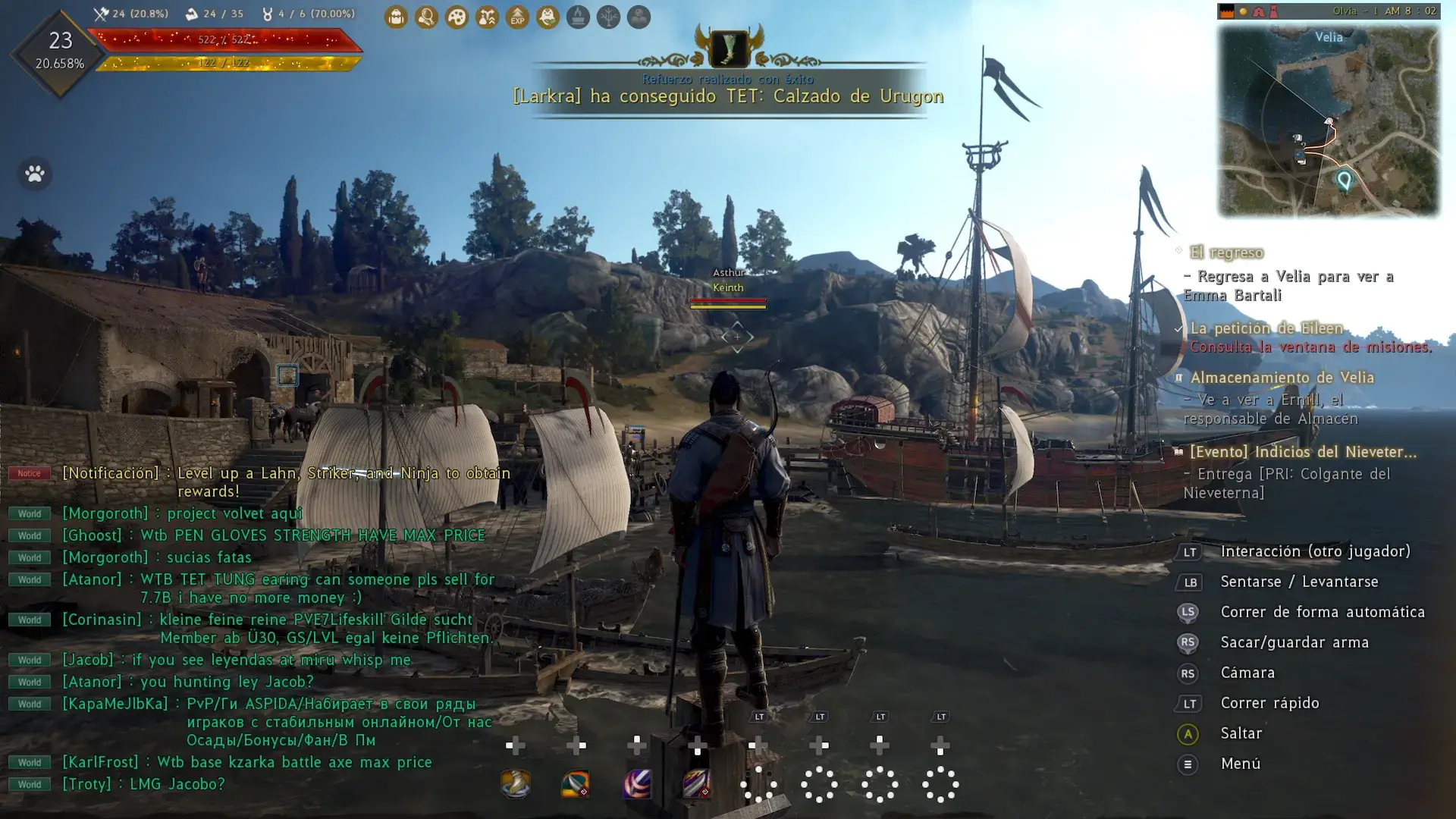The height and width of the screenshot is (819, 1456).
Task: Select the magnifying glass search icon
Action: (x=426, y=17)
